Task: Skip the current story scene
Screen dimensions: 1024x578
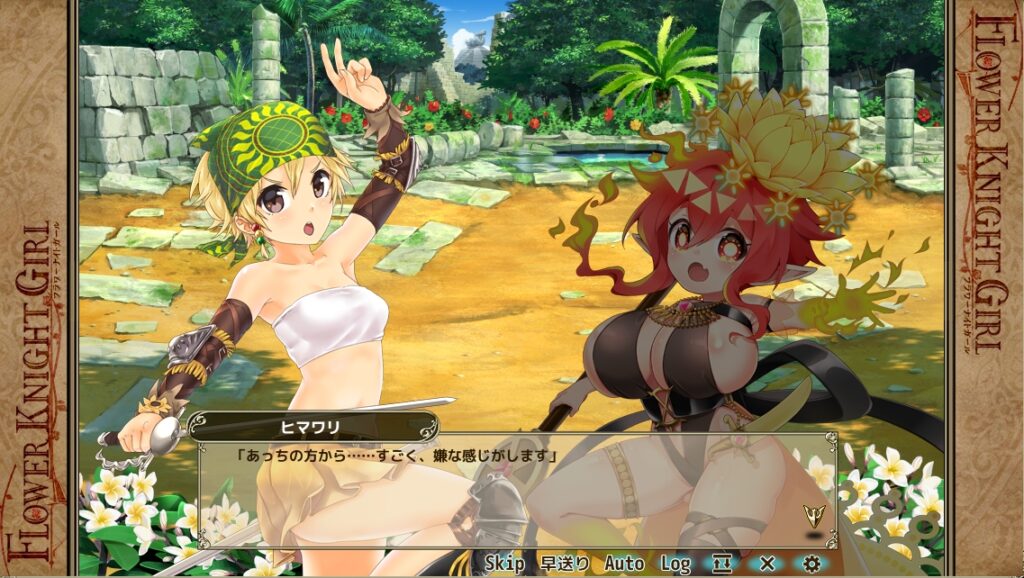Action: [504, 564]
